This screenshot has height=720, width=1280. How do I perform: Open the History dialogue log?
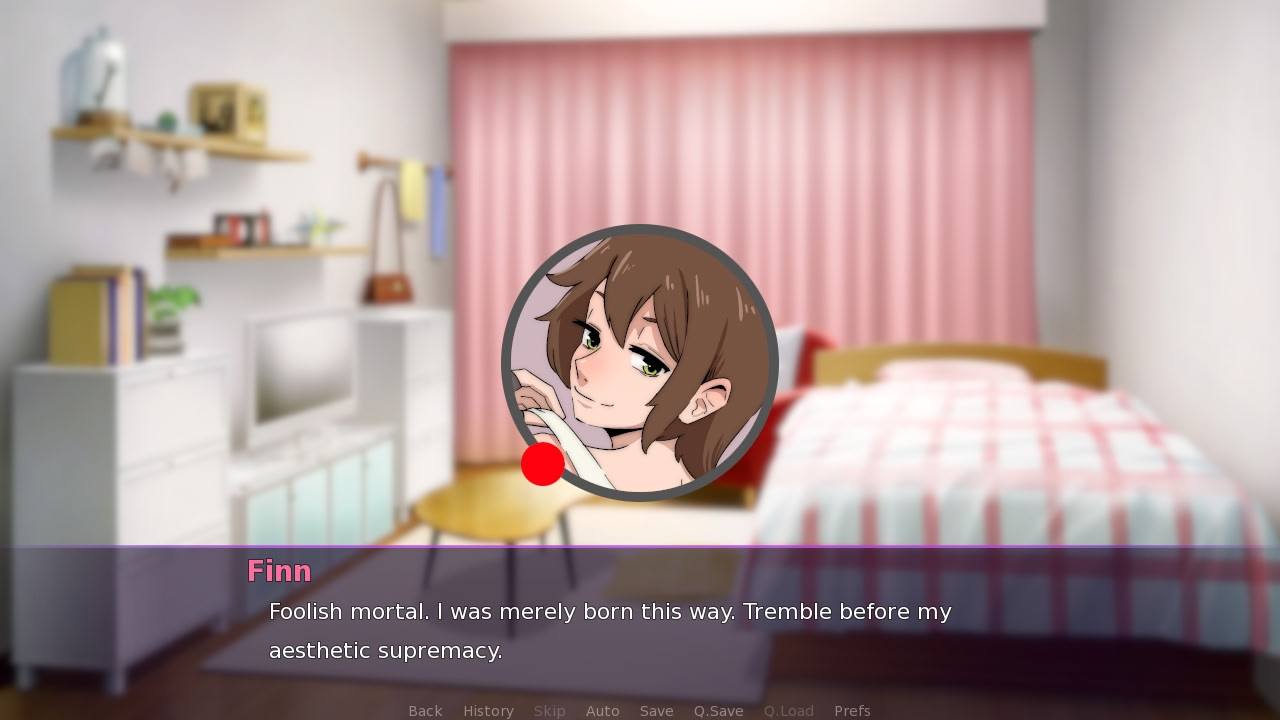(488, 710)
